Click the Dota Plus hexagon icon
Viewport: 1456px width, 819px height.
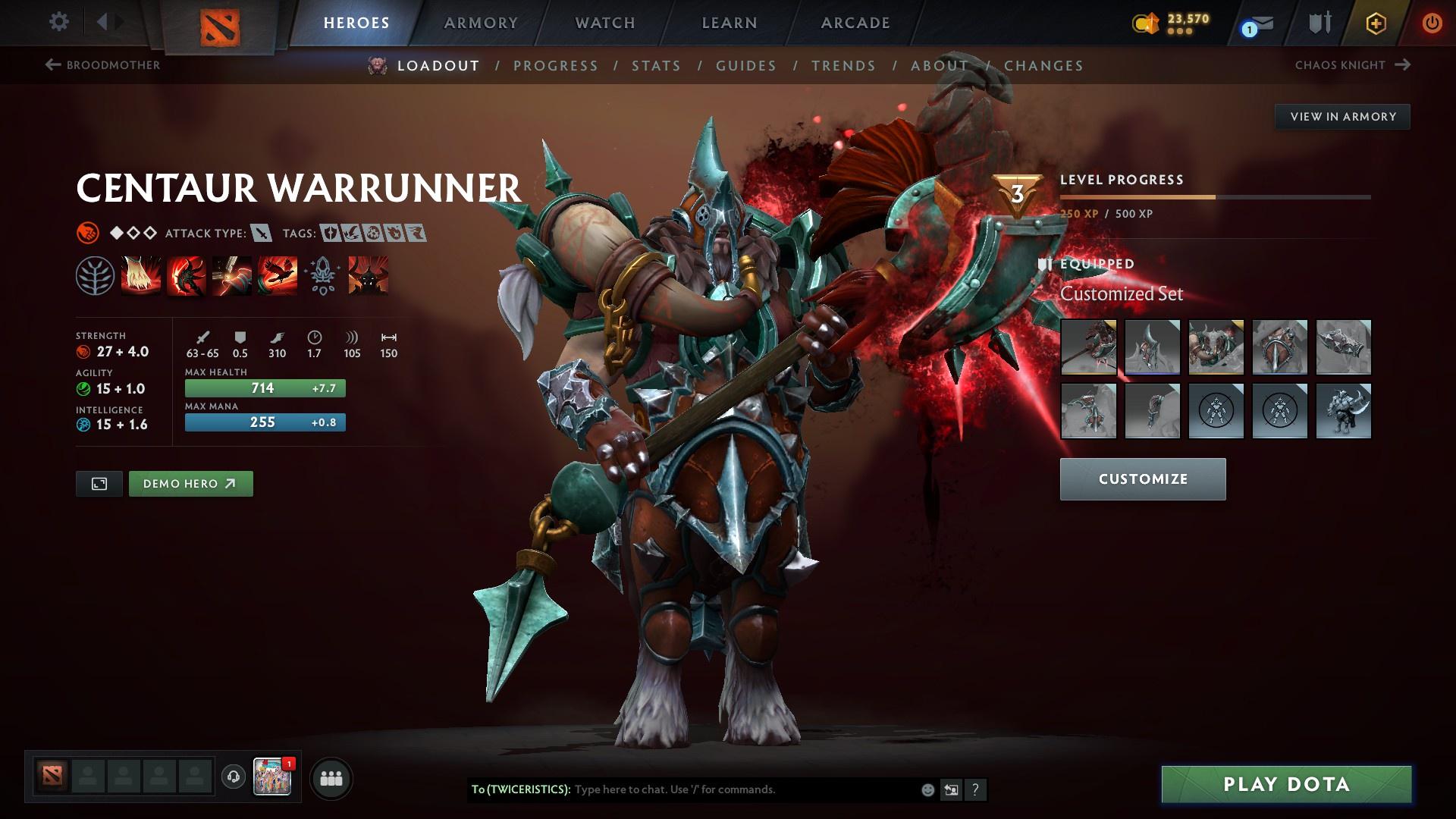tap(1375, 23)
